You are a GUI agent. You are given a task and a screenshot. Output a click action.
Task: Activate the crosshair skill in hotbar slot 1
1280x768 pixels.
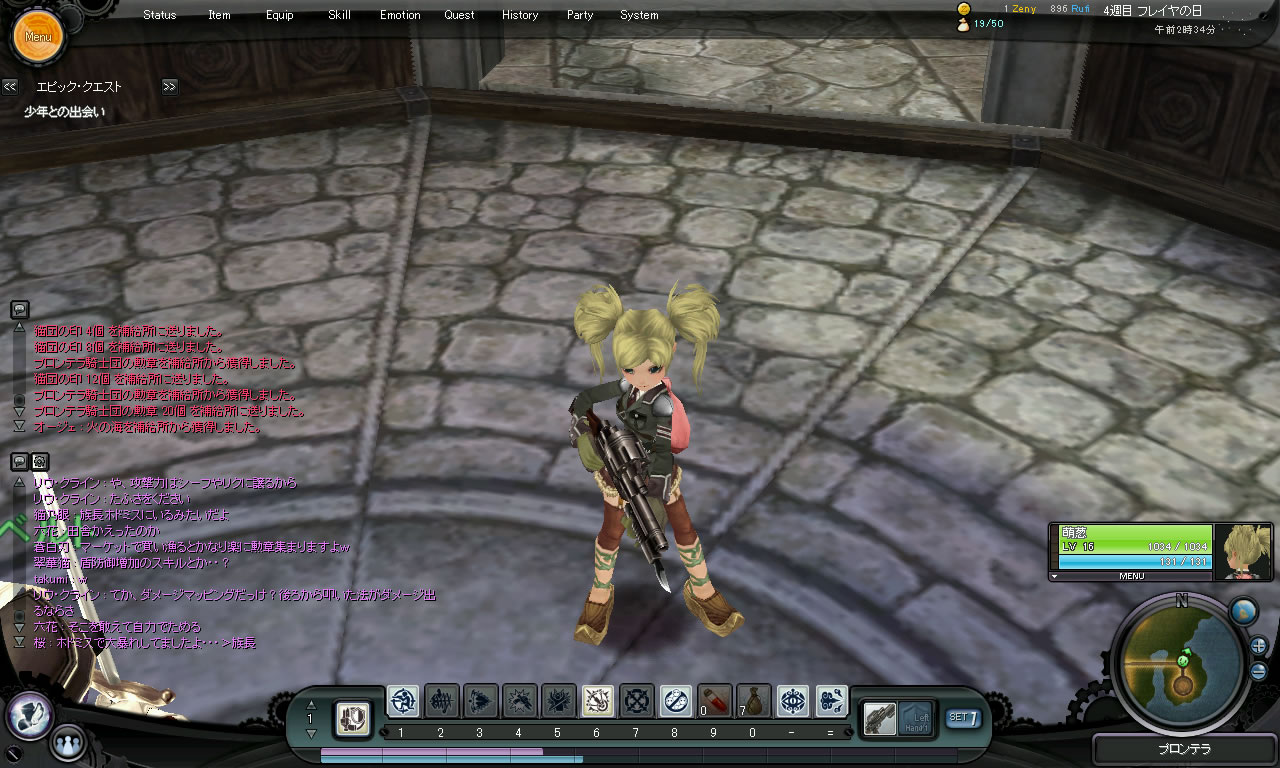(x=403, y=701)
